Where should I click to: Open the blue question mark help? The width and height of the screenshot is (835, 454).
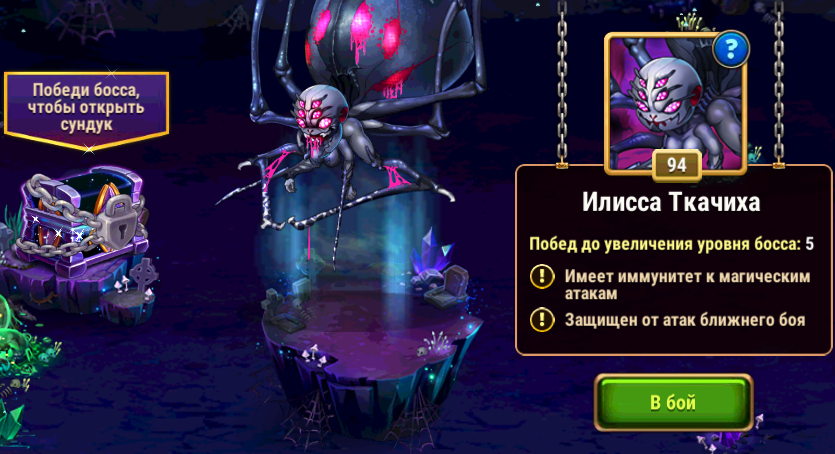coord(733,46)
